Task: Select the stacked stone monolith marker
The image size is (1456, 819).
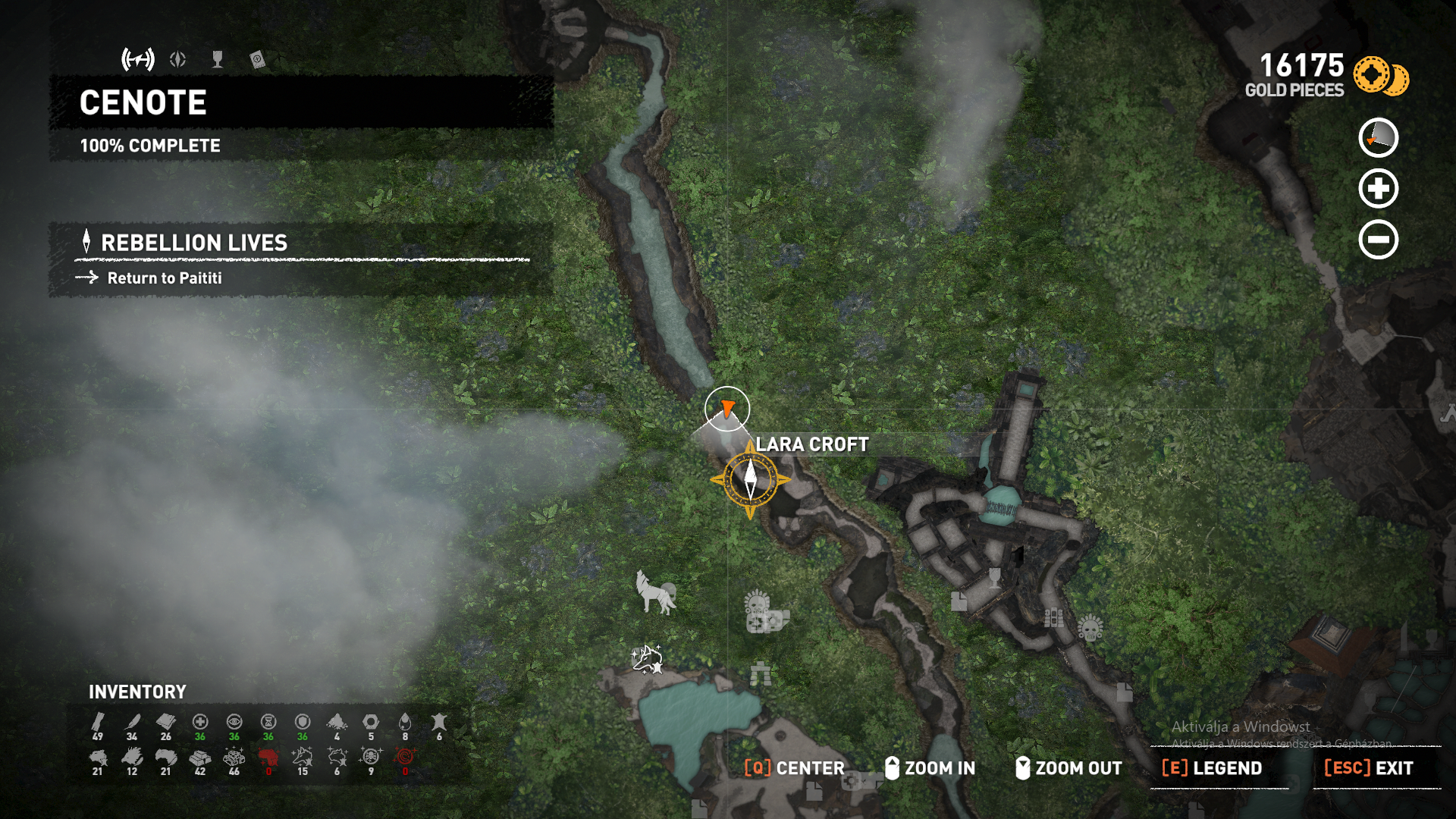Action: [x=761, y=673]
